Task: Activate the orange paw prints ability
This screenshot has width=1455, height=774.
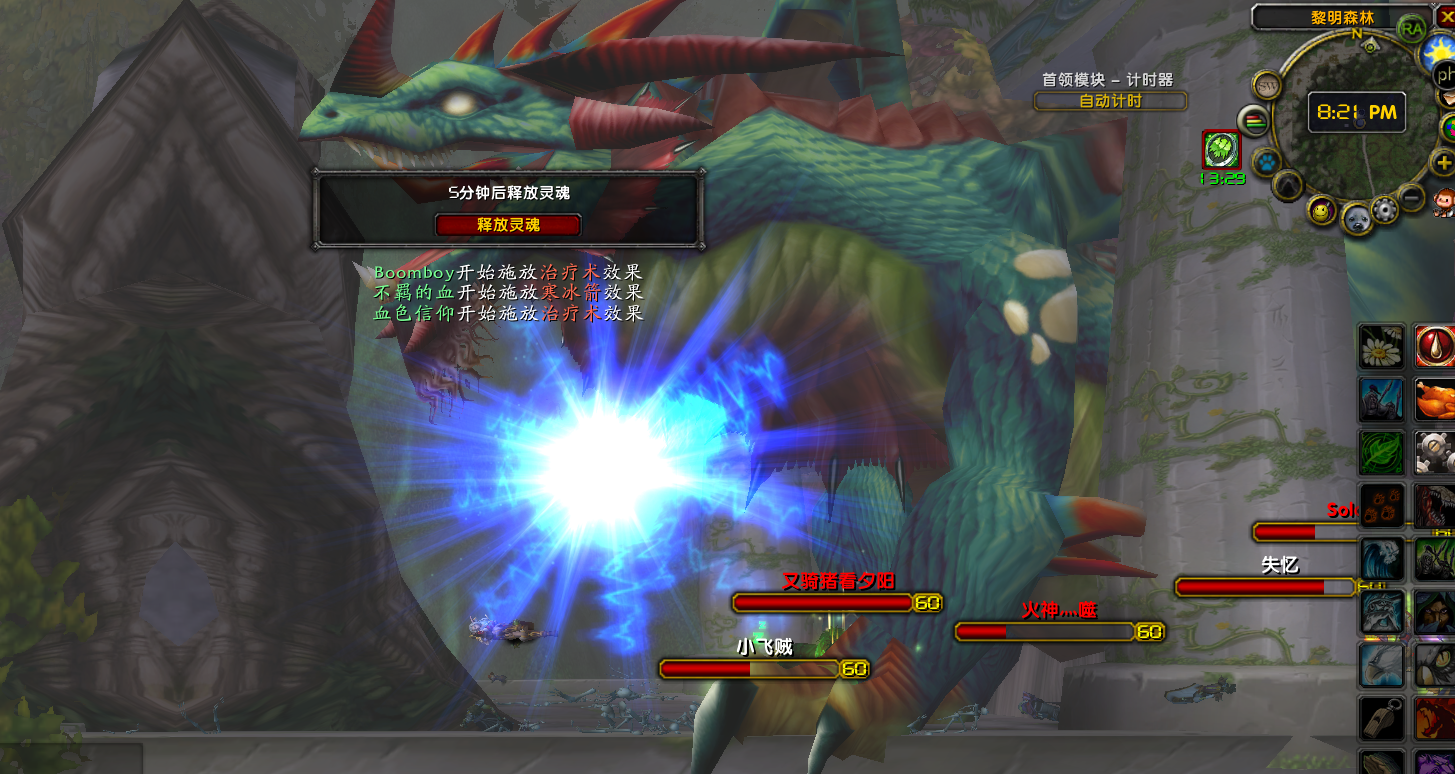Action: click(1381, 505)
